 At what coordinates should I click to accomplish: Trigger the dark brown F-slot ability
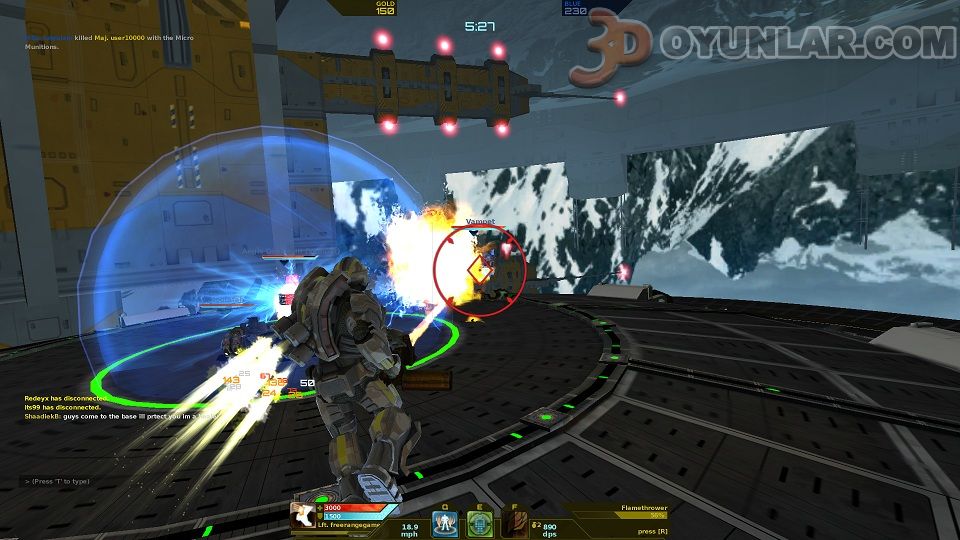(514, 523)
